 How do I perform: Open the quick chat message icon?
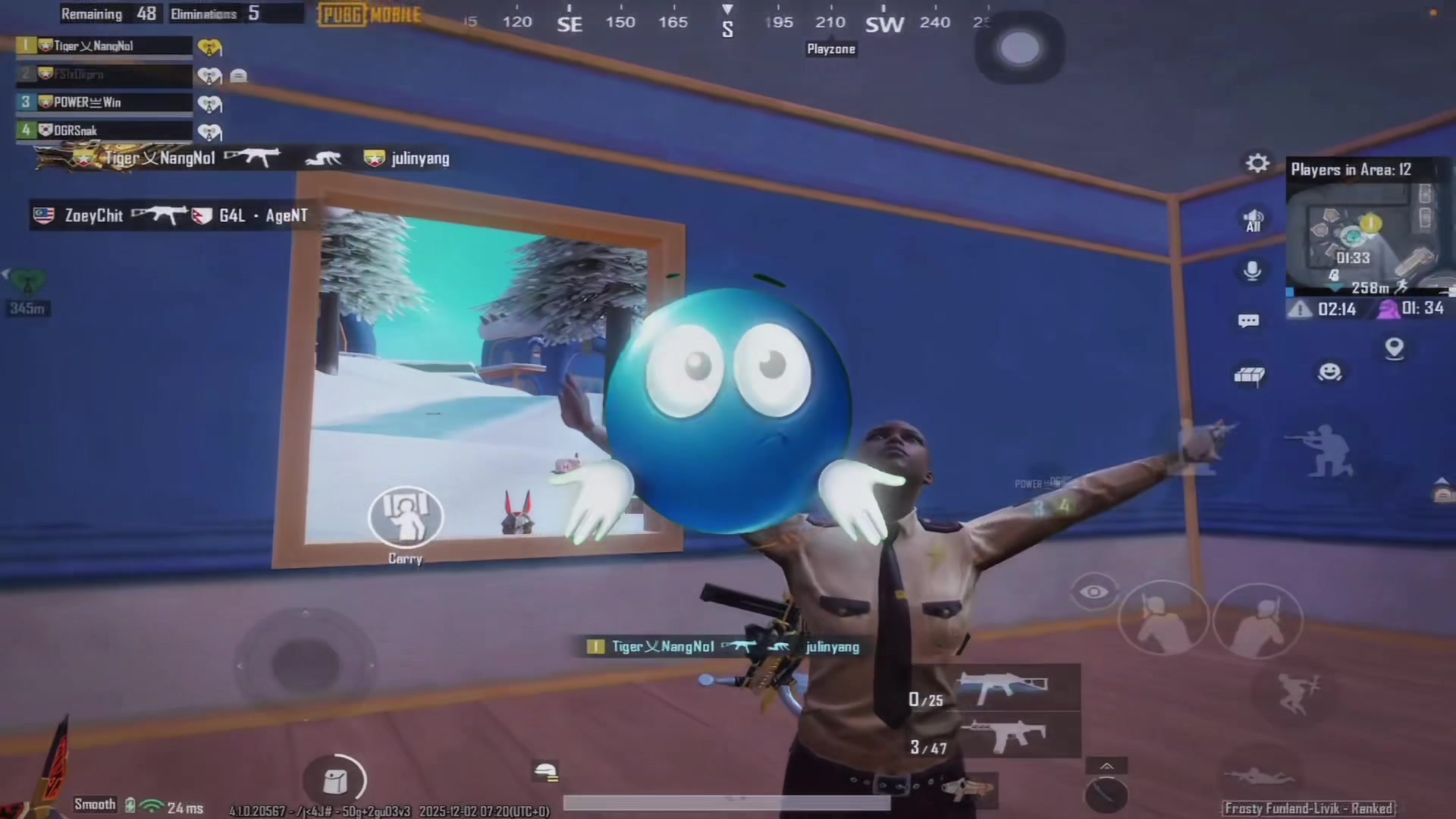1247,320
